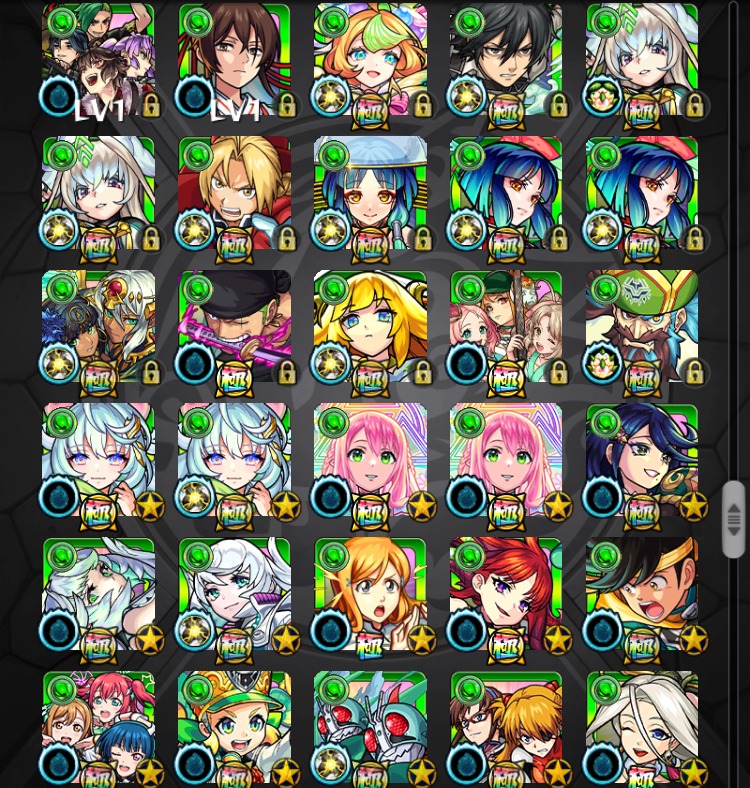Viewport: 750px width, 788px height.
Task: Select the LV1 group-of-fighters character card
Action: click(x=98, y=60)
